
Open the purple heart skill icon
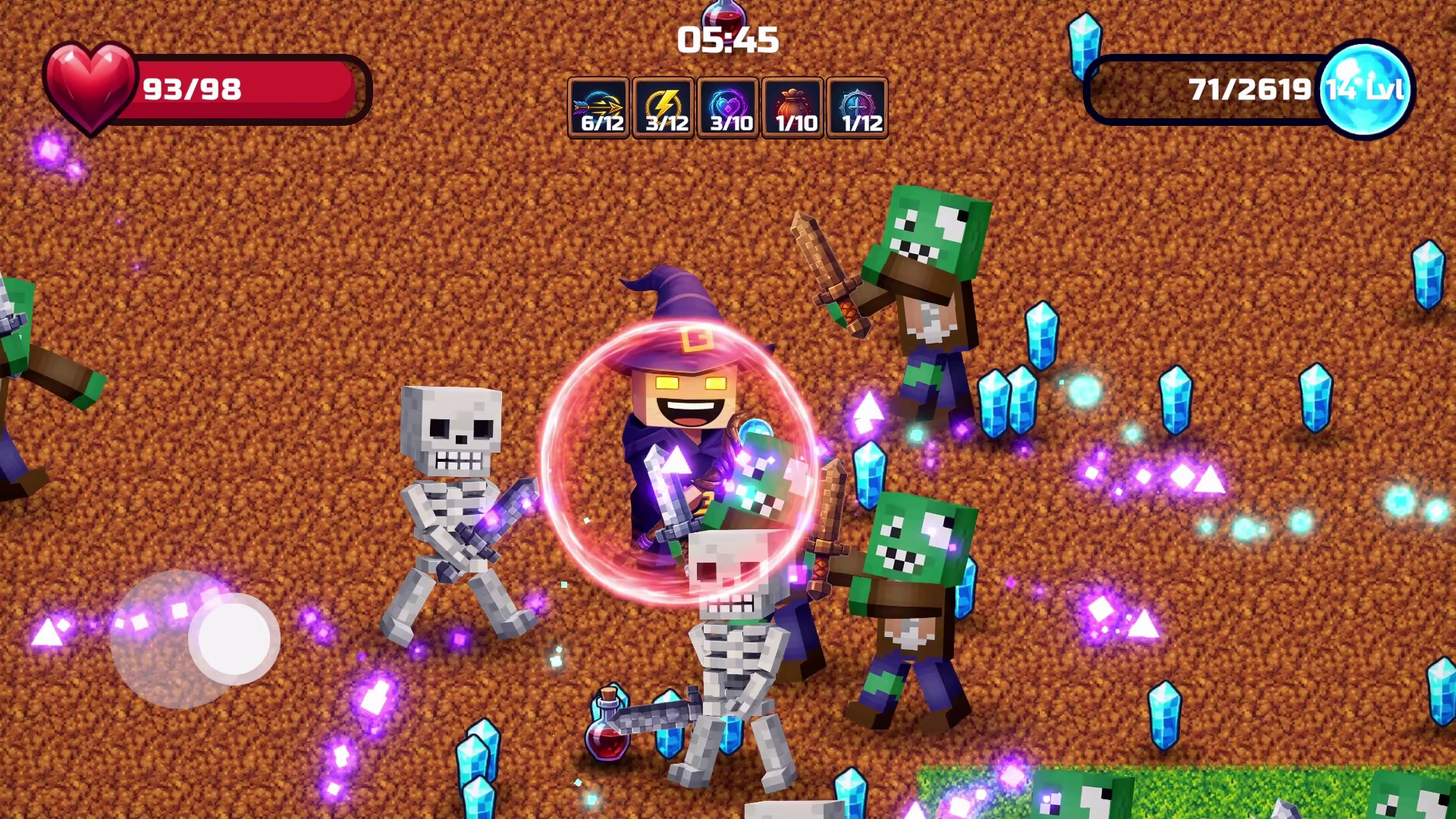pos(726,102)
